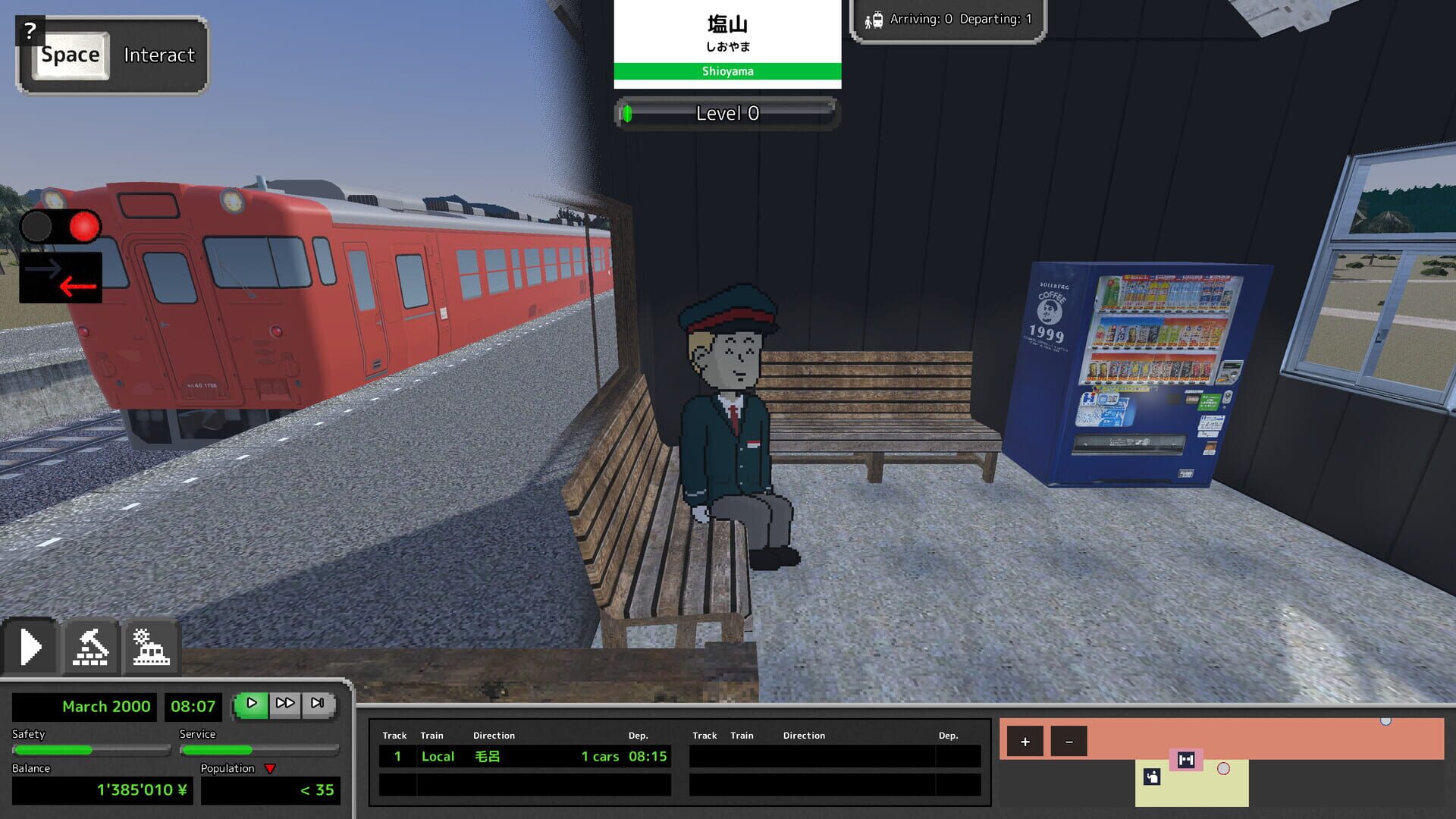The width and height of the screenshot is (1456, 819).
Task: Click the circled train marker on the minimap
Action: coord(1224,768)
